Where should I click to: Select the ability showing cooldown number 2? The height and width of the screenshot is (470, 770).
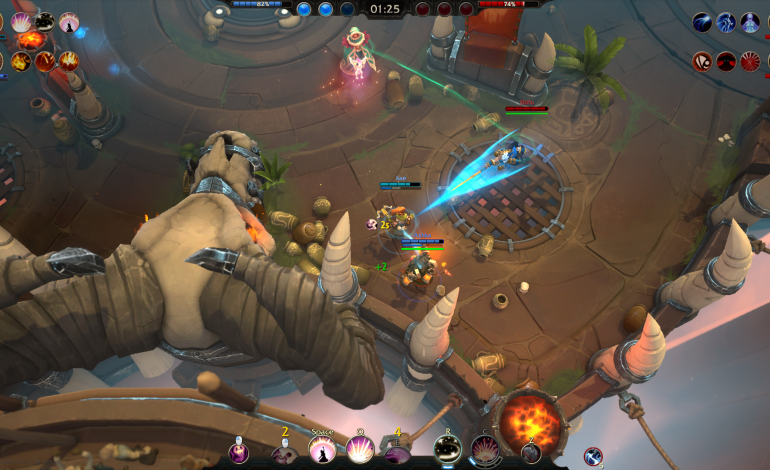click(x=284, y=453)
